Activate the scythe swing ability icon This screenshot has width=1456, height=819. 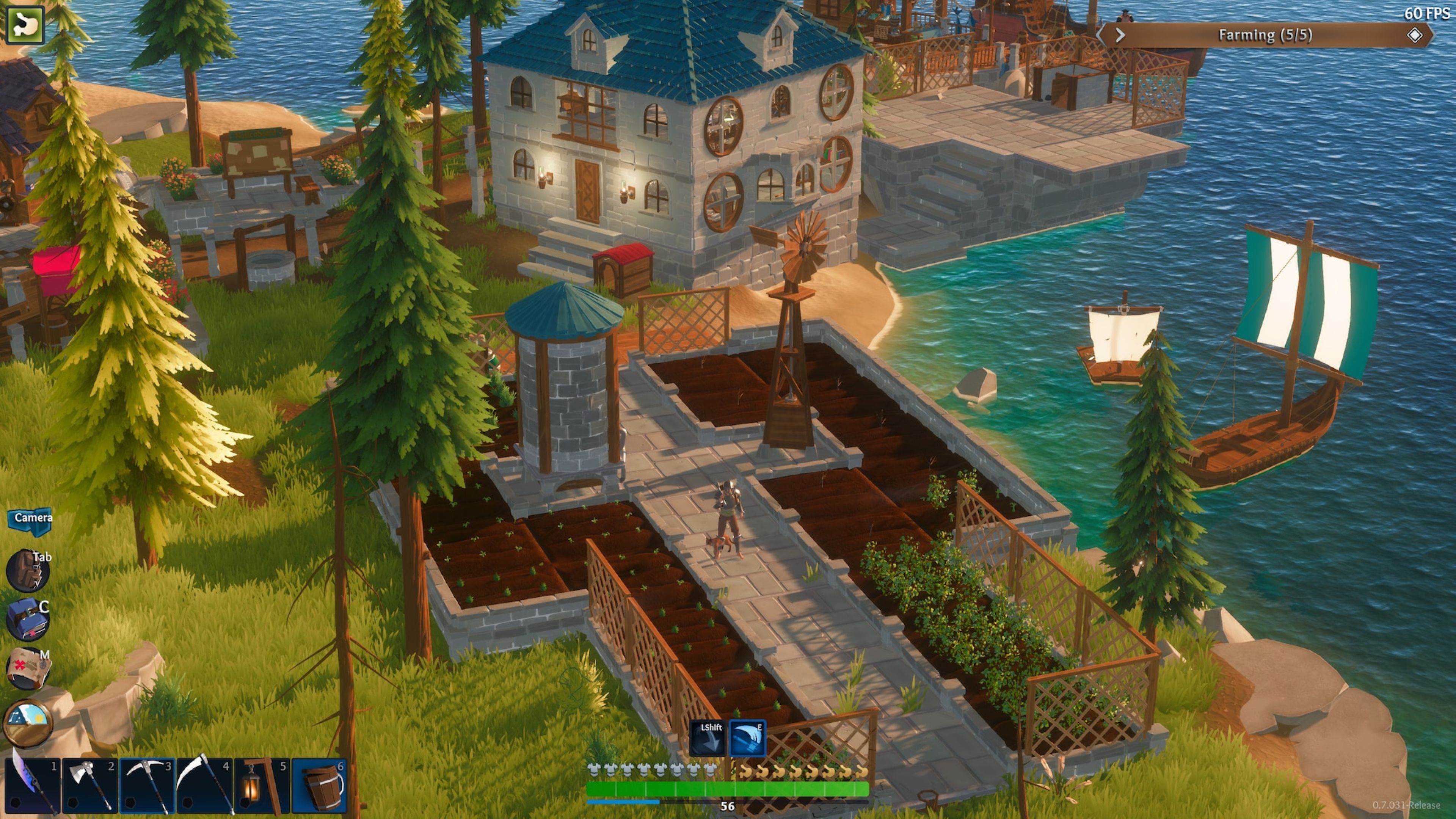tap(748, 738)
